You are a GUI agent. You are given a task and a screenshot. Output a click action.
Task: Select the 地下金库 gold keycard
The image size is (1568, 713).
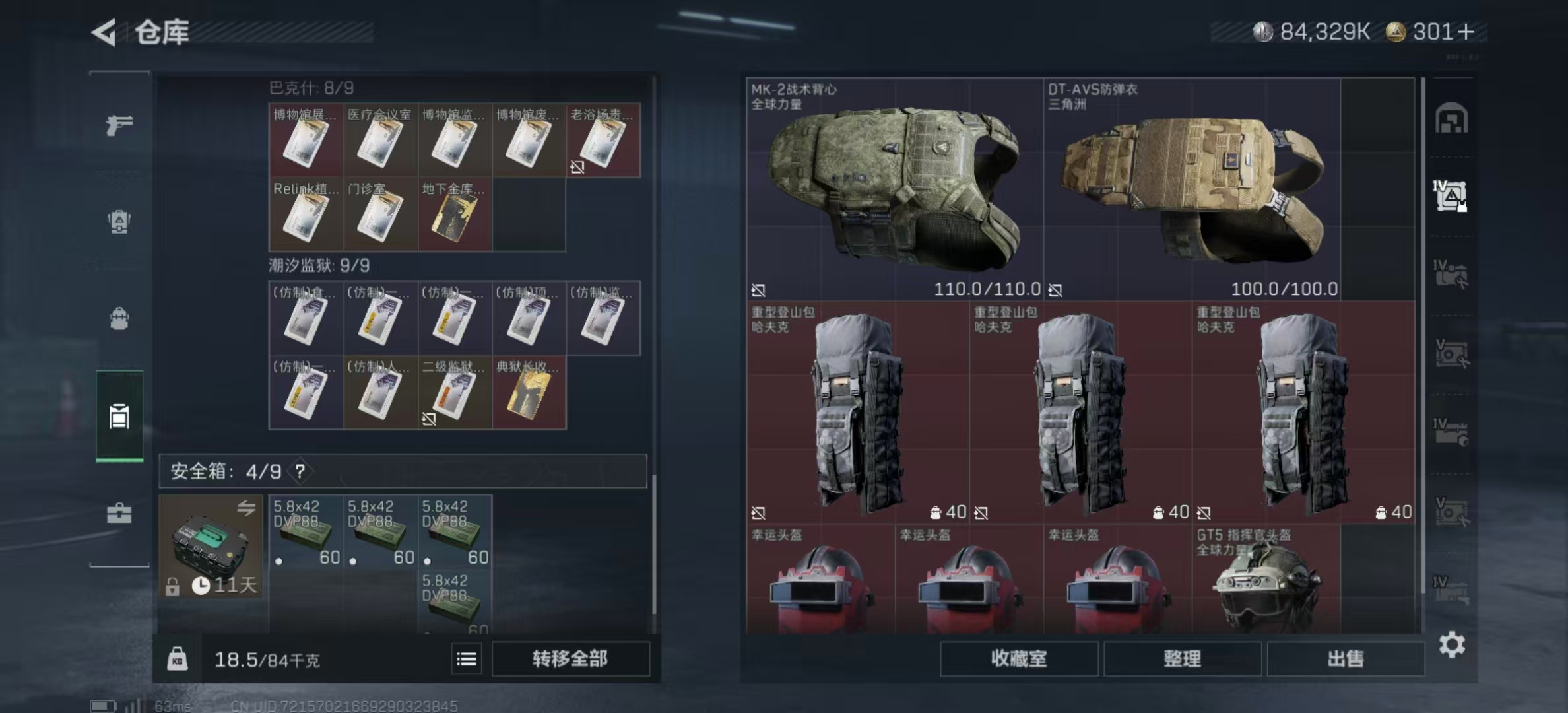455,214
